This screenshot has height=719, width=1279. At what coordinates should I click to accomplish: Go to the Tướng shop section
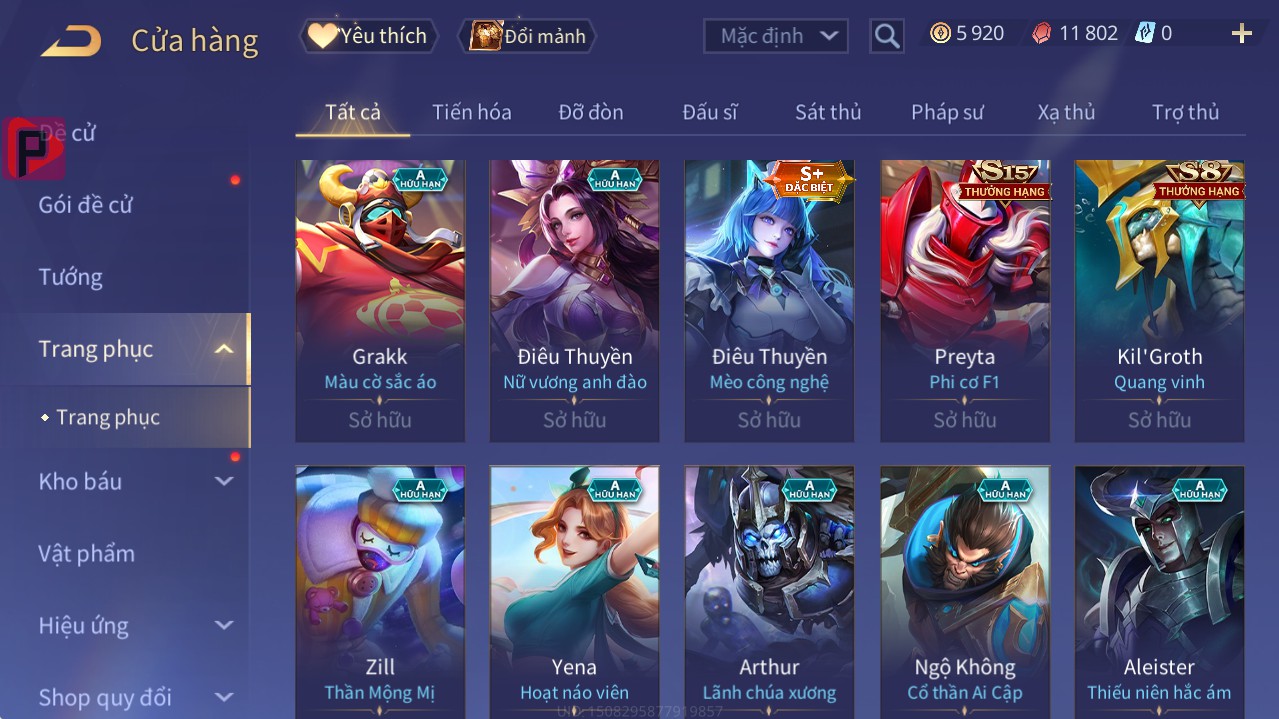click(71, 277)
